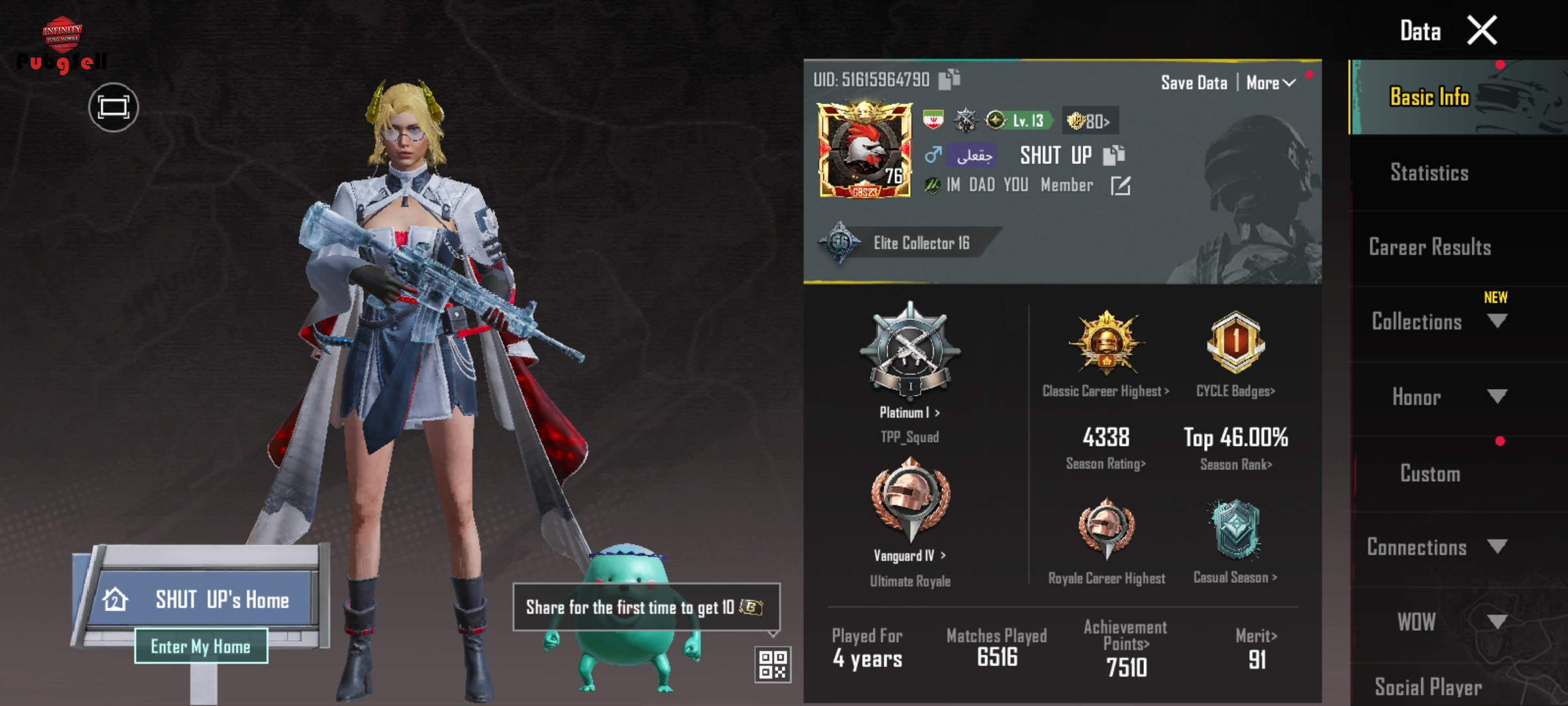This screenshot has width=1568, height=706.
Task: Expand the Collections section
Action: point(1497,321)
